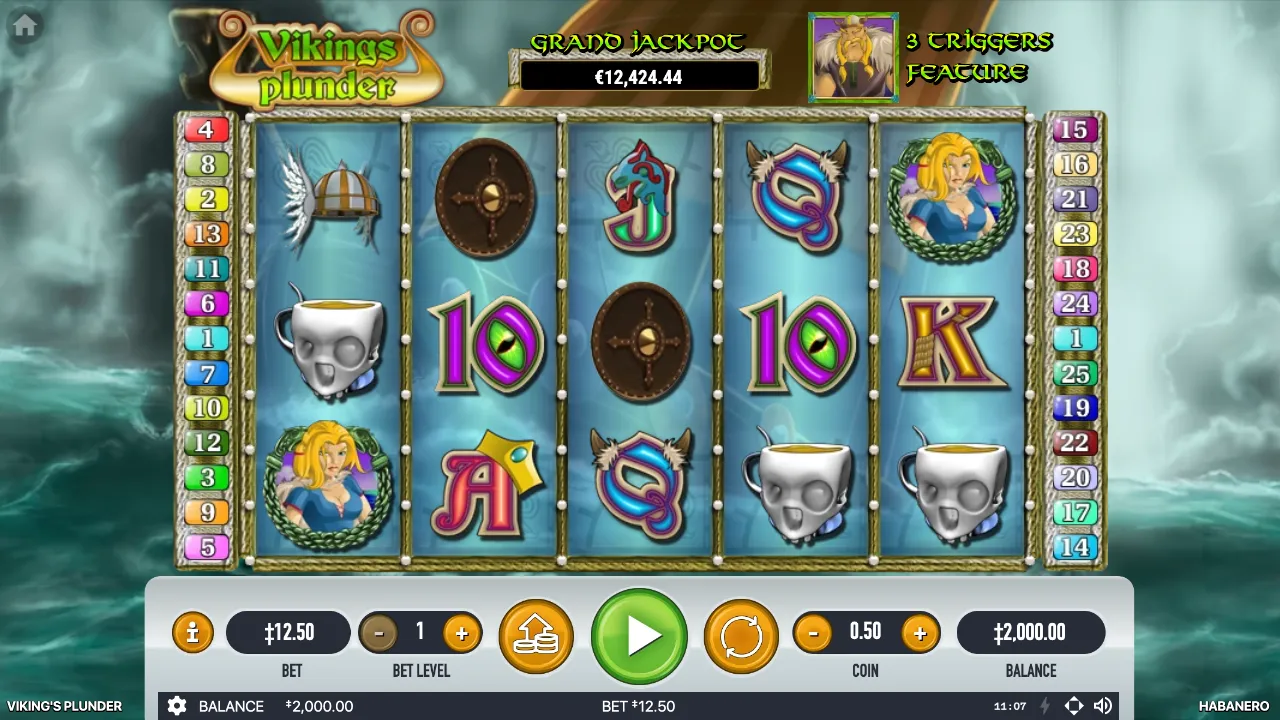Viewport: 1280px width, 720px height.
Task: Increase bet level with the plus button
Action: 461,632
